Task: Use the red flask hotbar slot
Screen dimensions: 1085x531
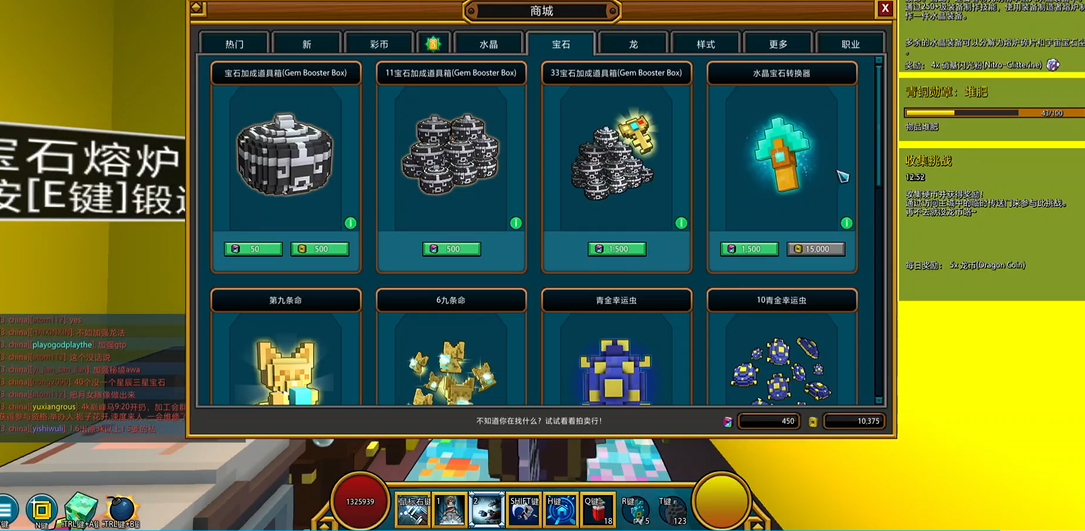Action: coord(599,509)
